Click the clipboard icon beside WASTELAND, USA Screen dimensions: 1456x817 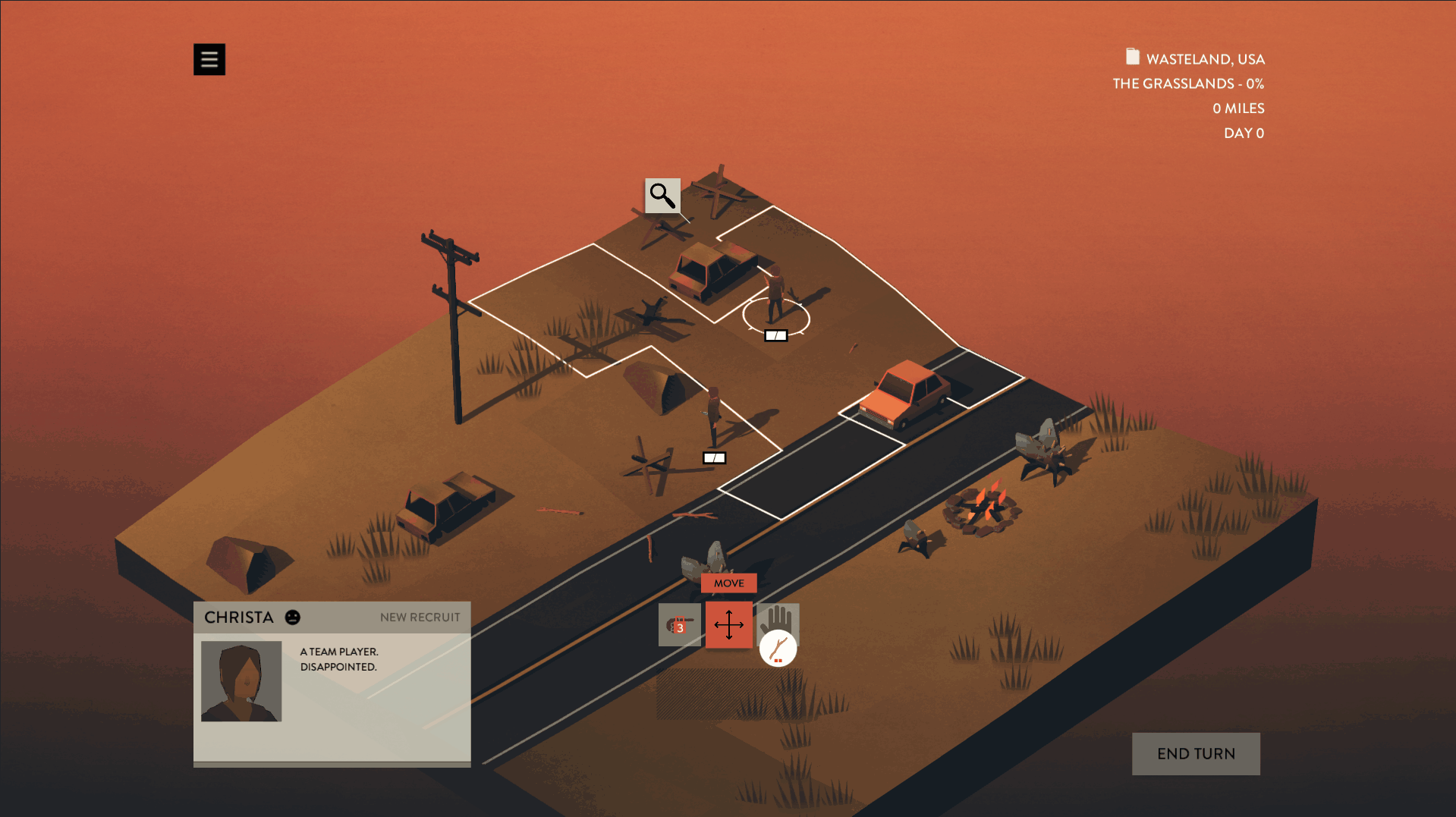(x=1131, y=57)
